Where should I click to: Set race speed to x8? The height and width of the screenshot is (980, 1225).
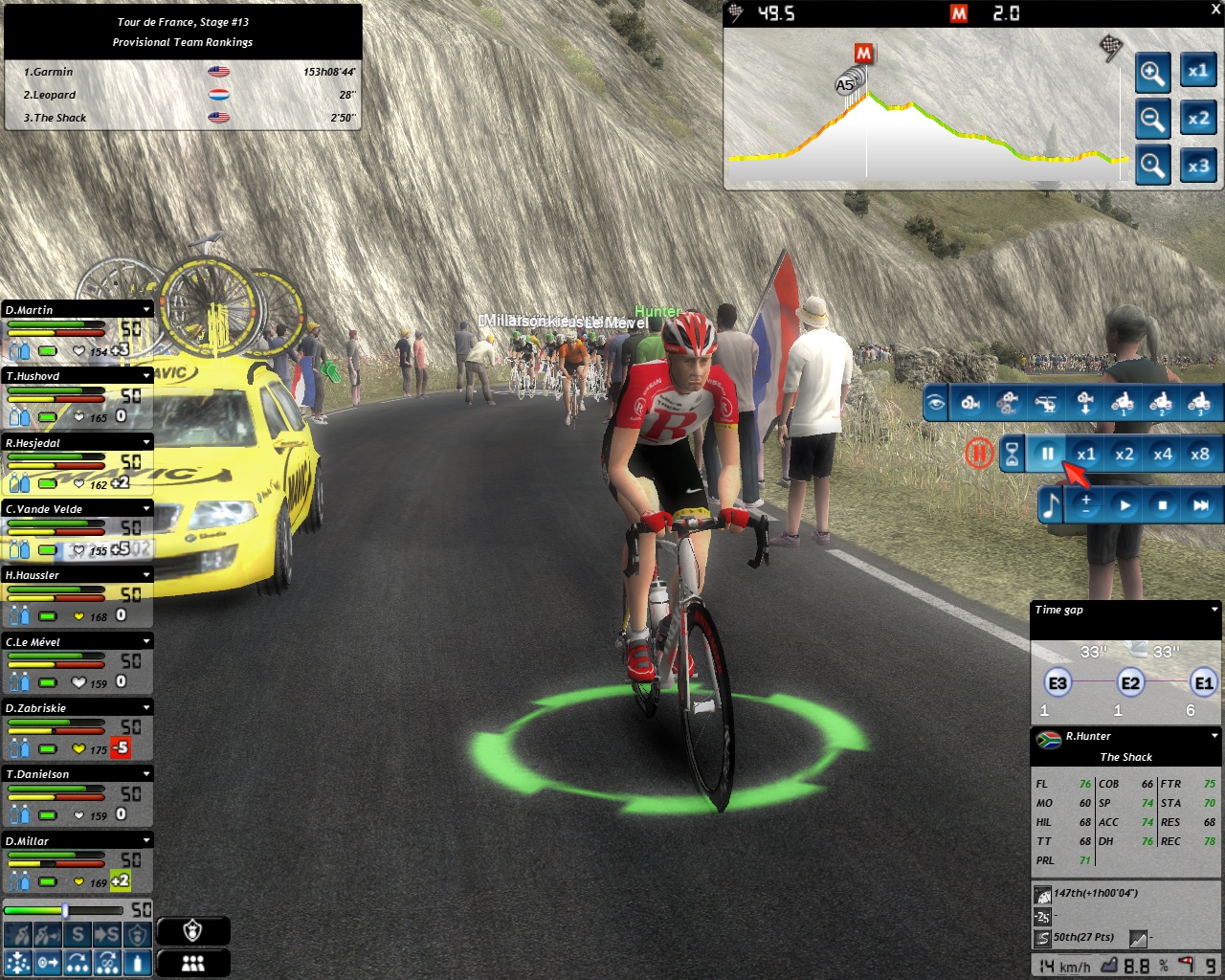1199,455
